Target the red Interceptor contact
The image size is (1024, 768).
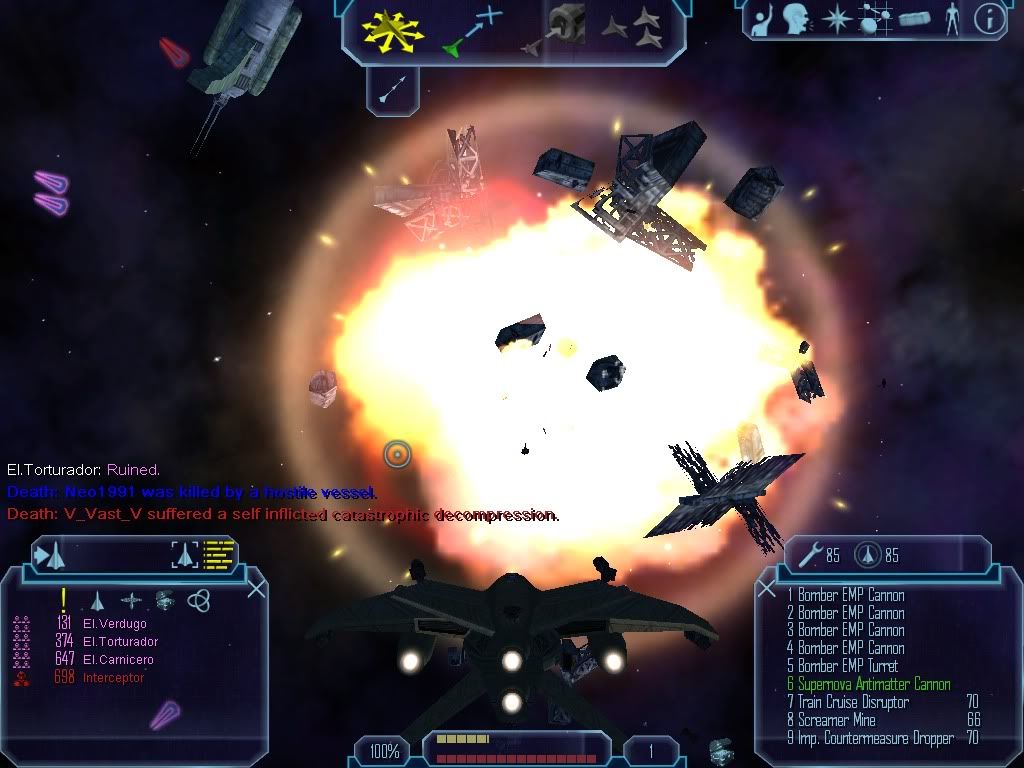(113, 678)
